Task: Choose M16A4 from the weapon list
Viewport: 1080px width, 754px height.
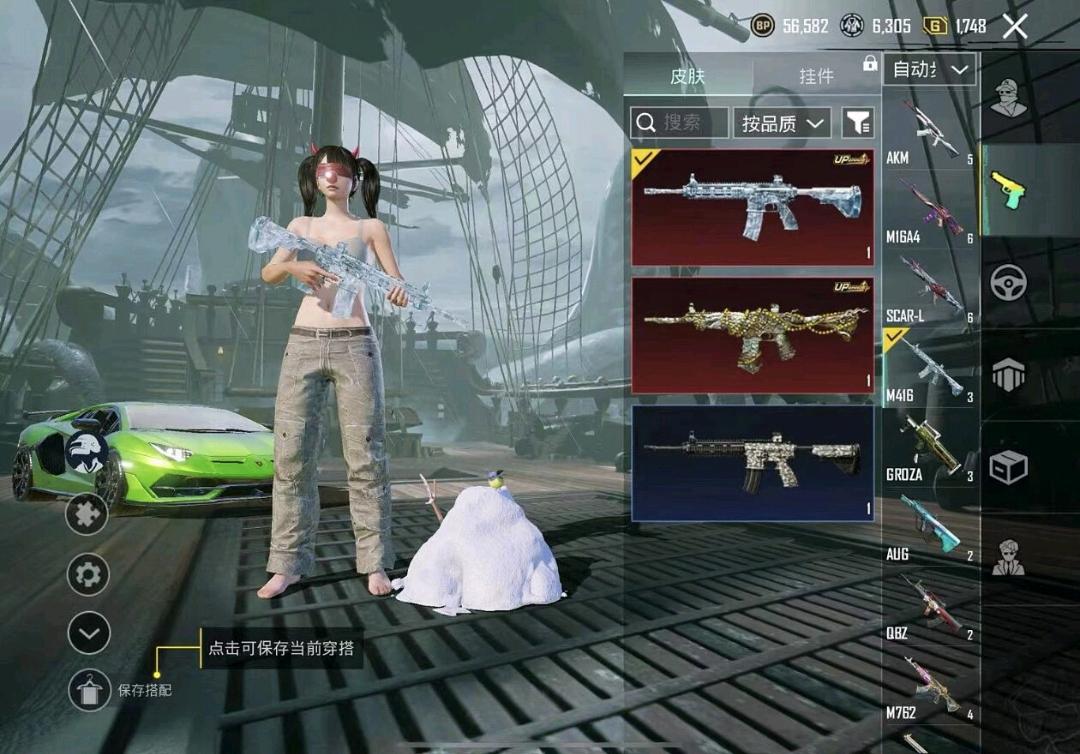Action: (930, 208)
